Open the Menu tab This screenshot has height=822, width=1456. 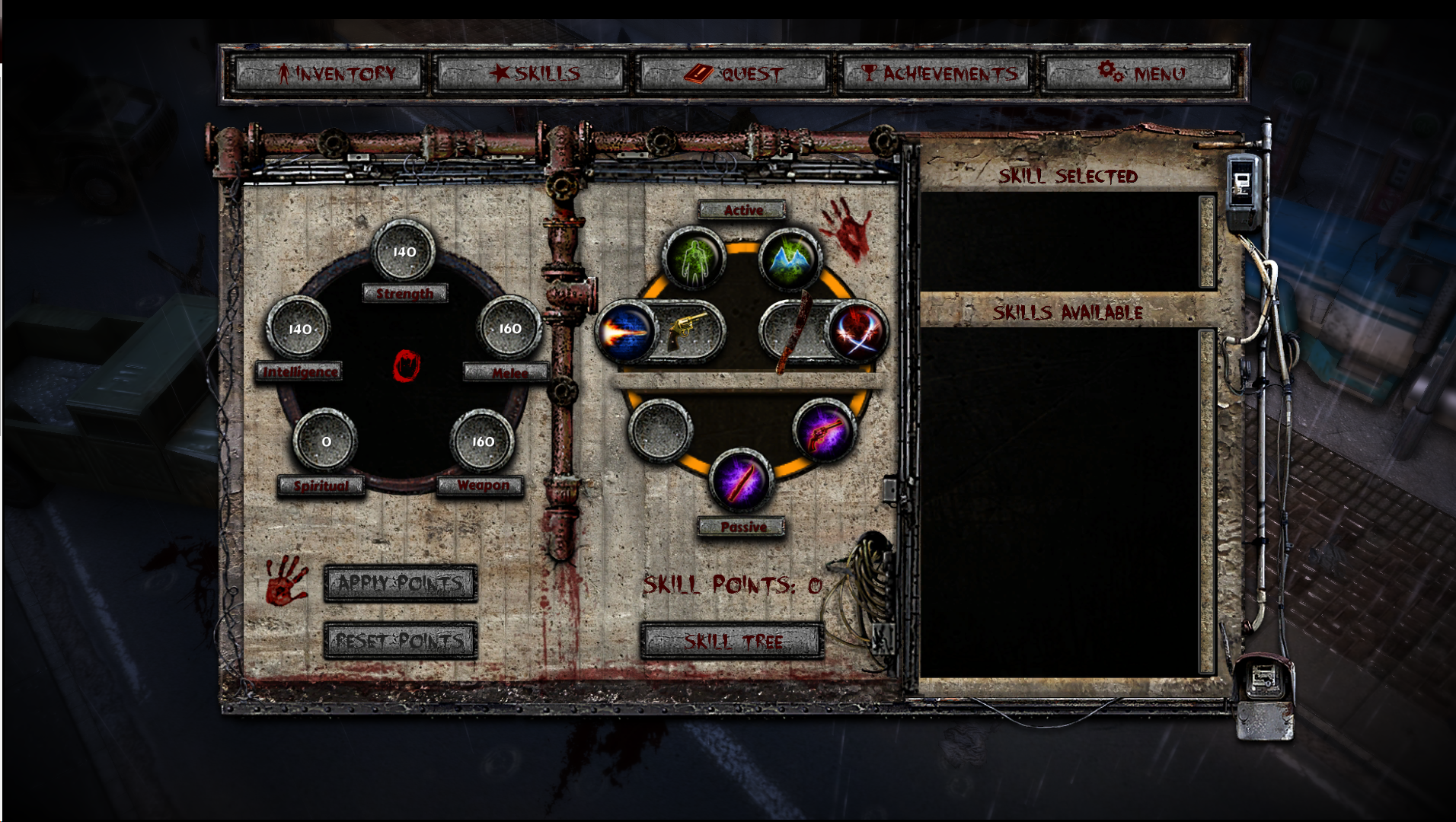point(1140,74)
